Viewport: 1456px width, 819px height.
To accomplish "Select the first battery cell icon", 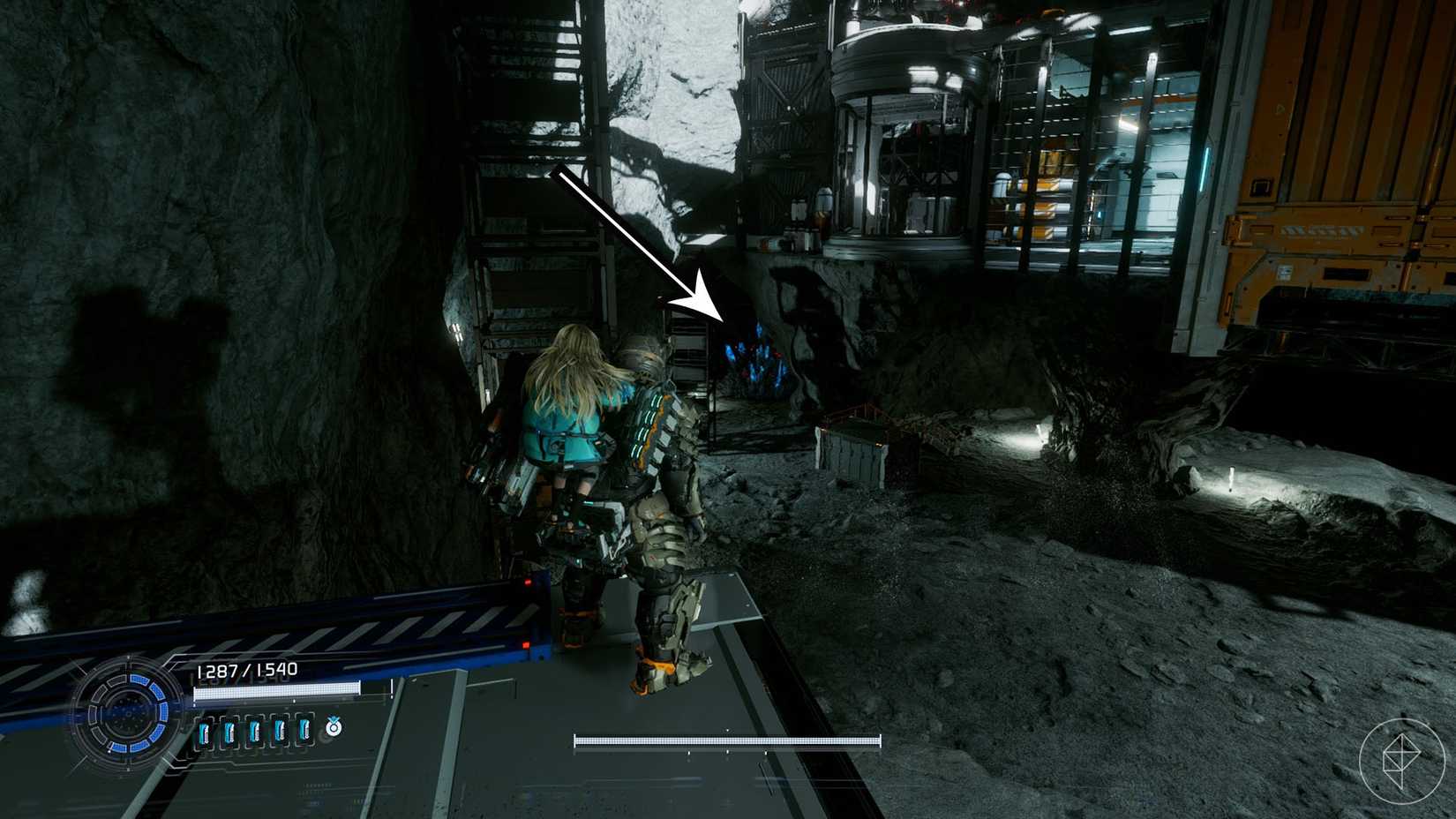I will [x=206, y=731].
